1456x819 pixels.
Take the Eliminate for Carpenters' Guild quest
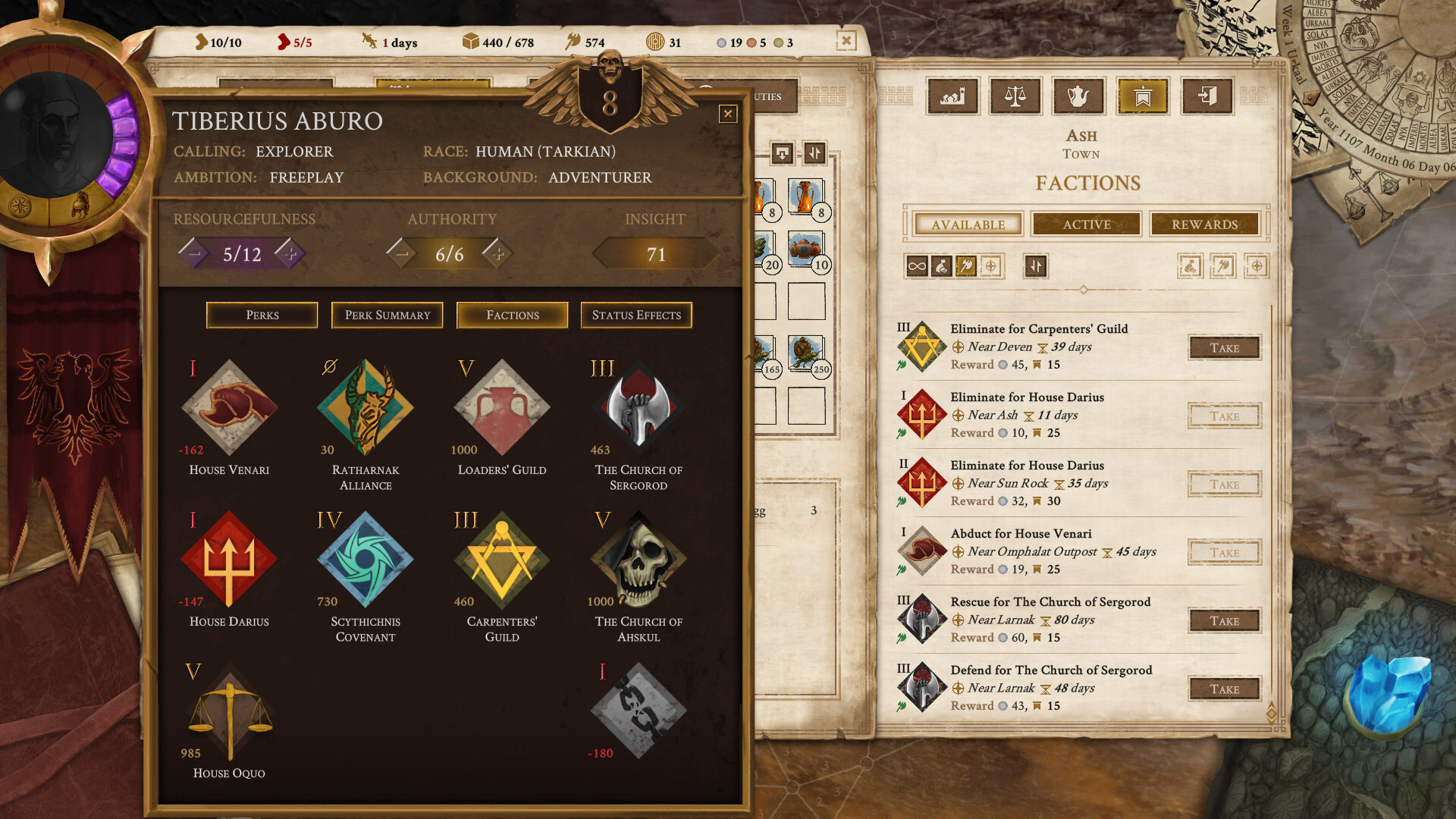[x=1224, y=347]
